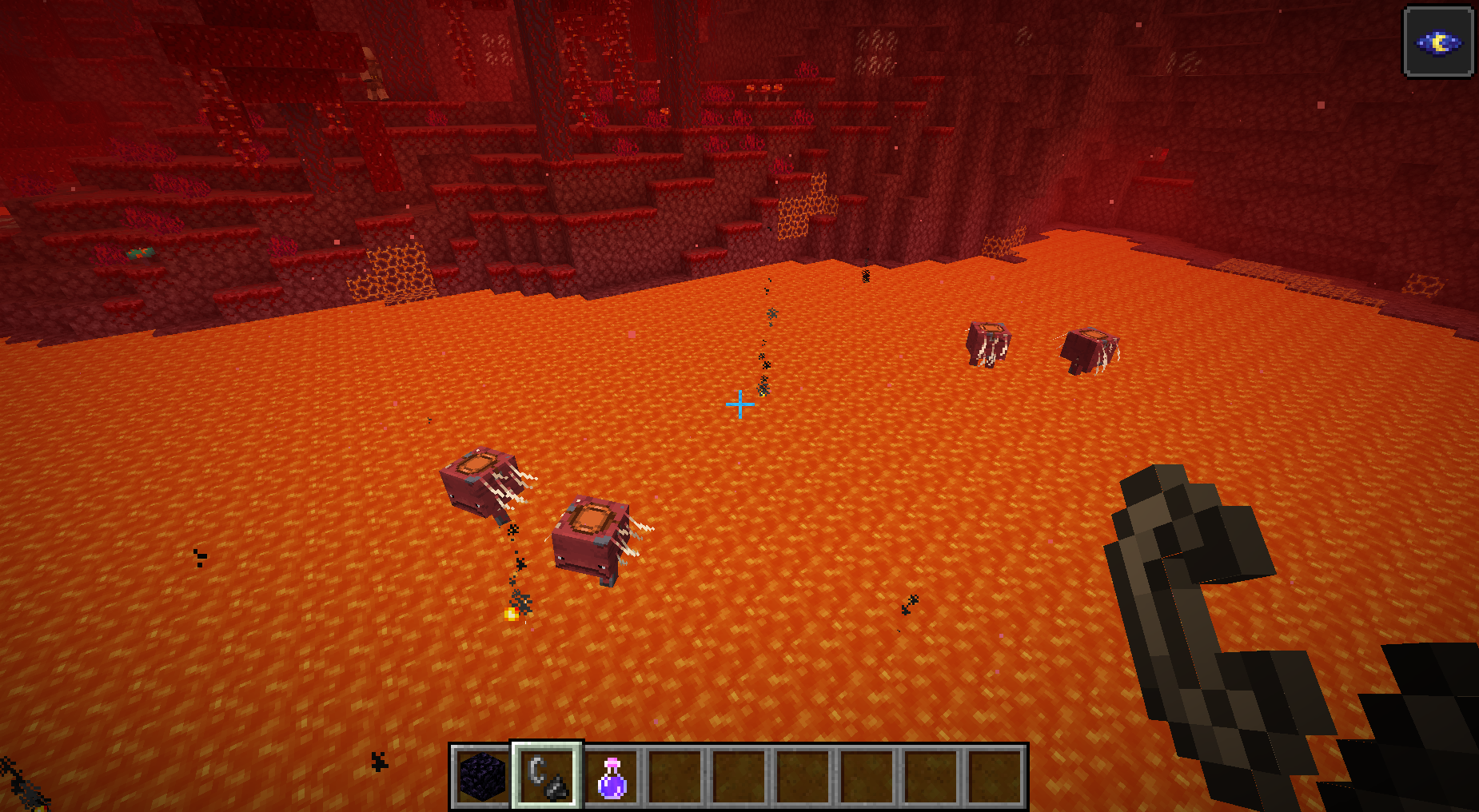Select the flint and steel hotbar slot
Image resolution: width=1479 pixels, height=812 pixels.
click(548, 777)
